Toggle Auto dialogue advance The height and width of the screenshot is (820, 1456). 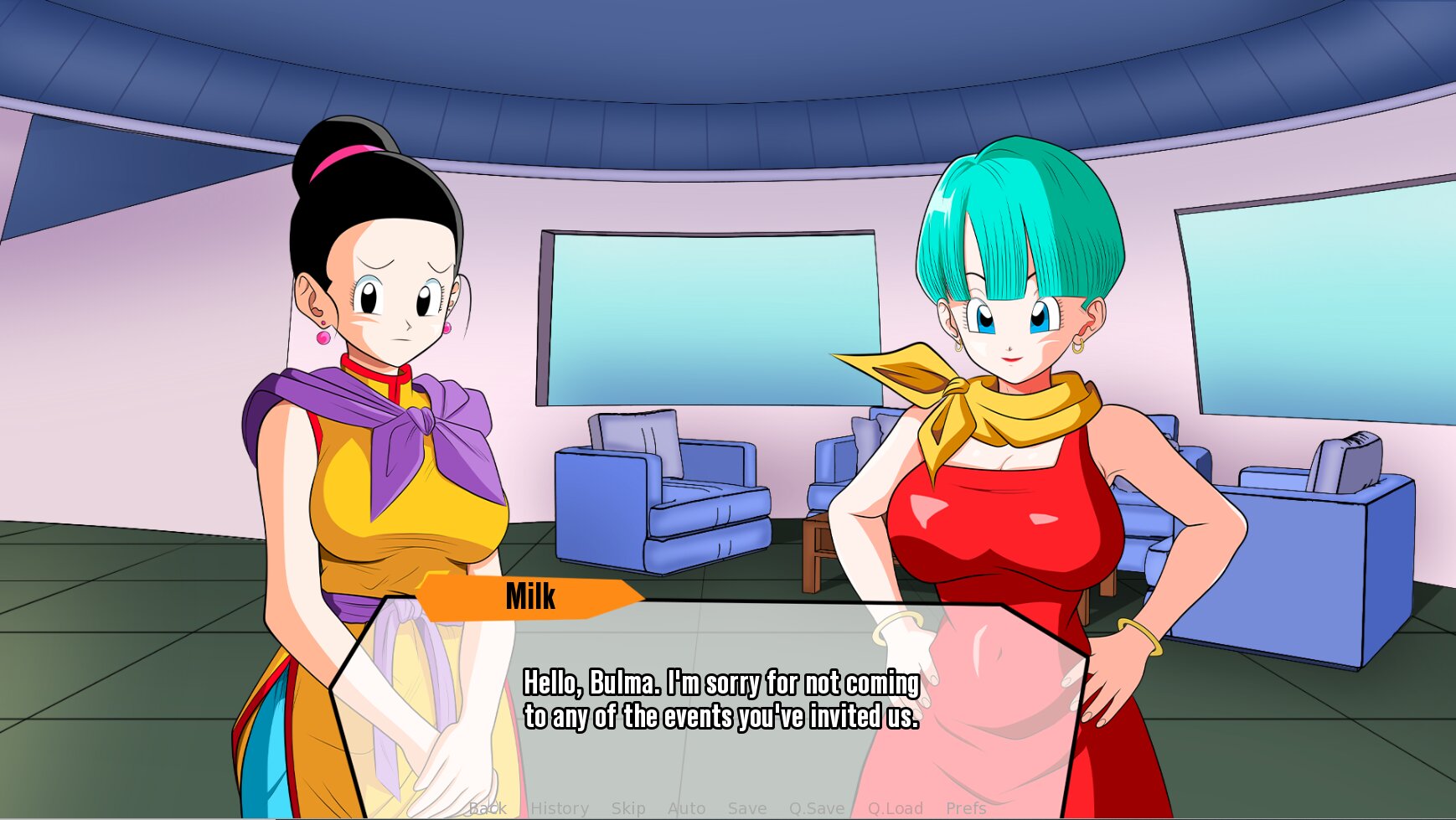click(x=687, y=808)
